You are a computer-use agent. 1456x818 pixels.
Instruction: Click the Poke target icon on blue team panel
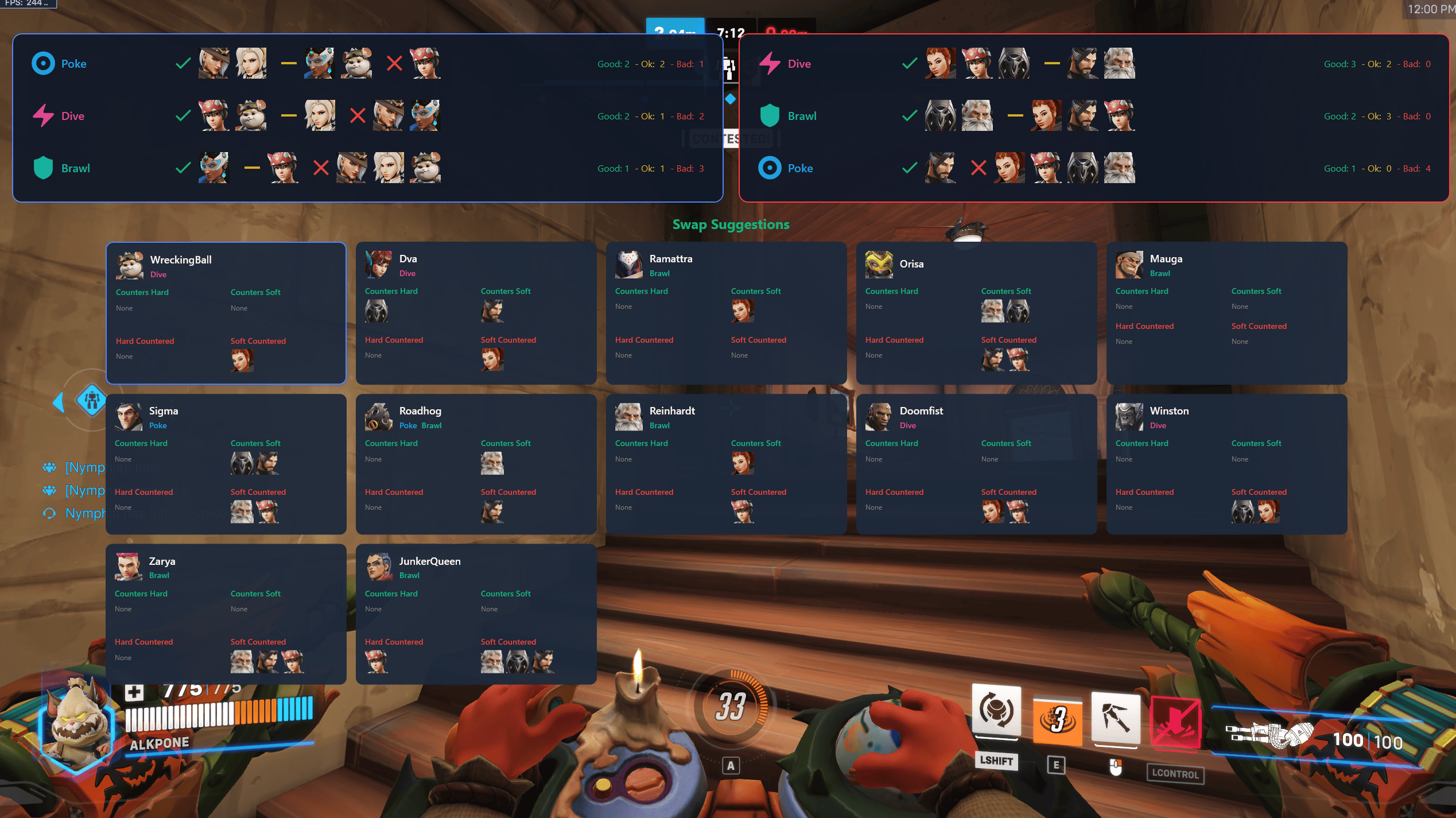pyautogui.click(x=43, y=63)
